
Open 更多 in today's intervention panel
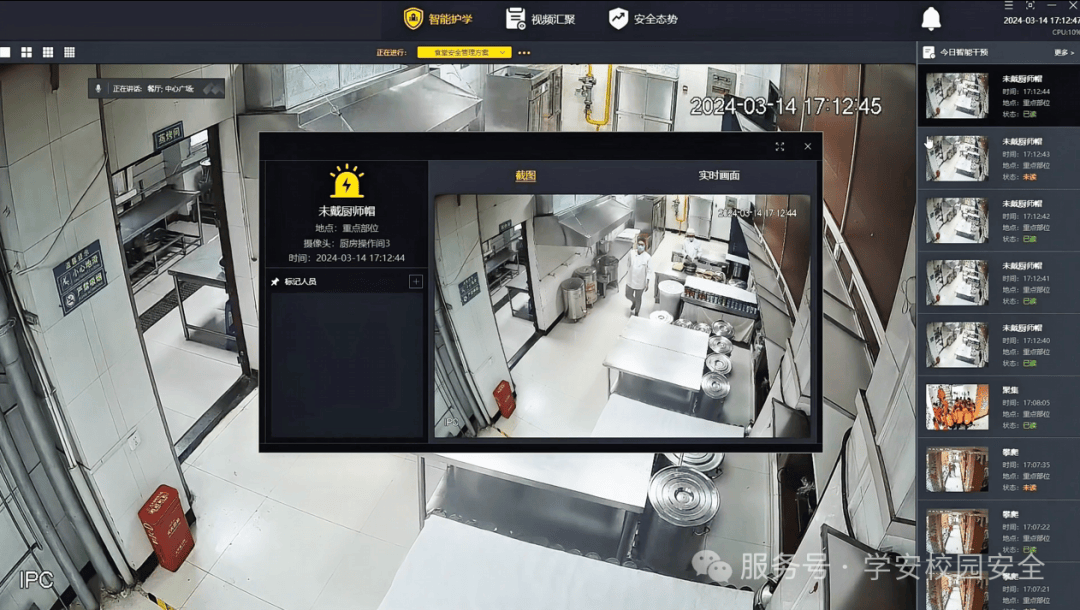click(x=1063, y=52)
